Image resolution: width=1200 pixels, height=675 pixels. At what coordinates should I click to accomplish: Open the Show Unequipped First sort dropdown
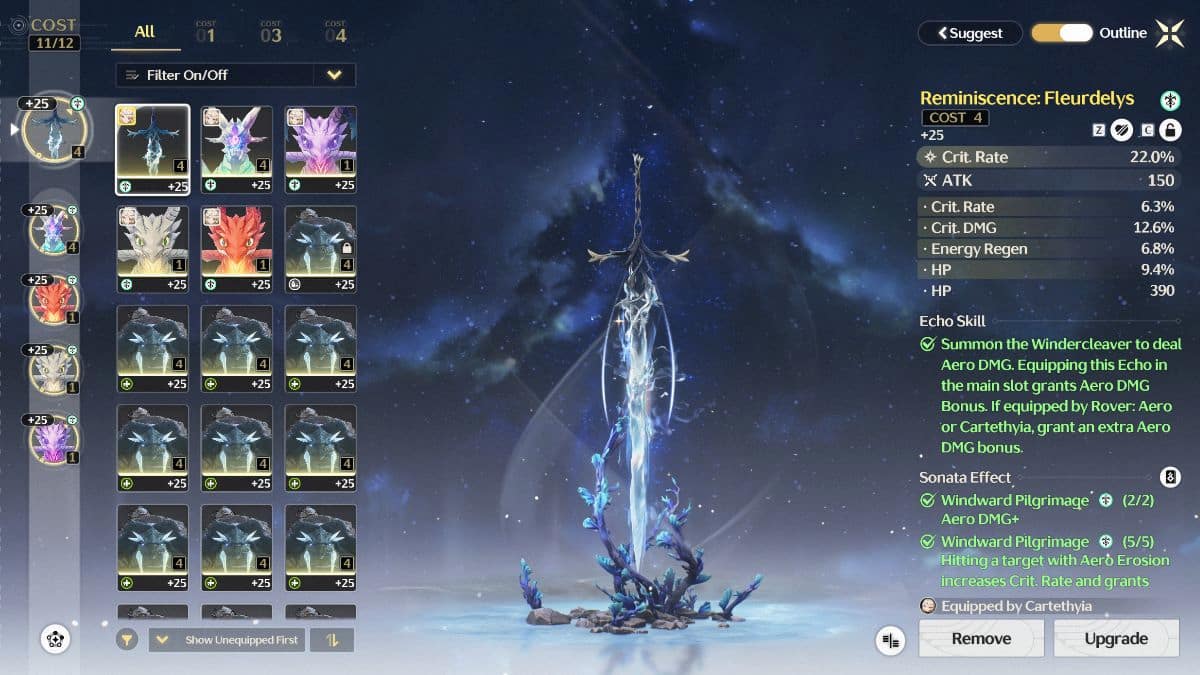229,640
